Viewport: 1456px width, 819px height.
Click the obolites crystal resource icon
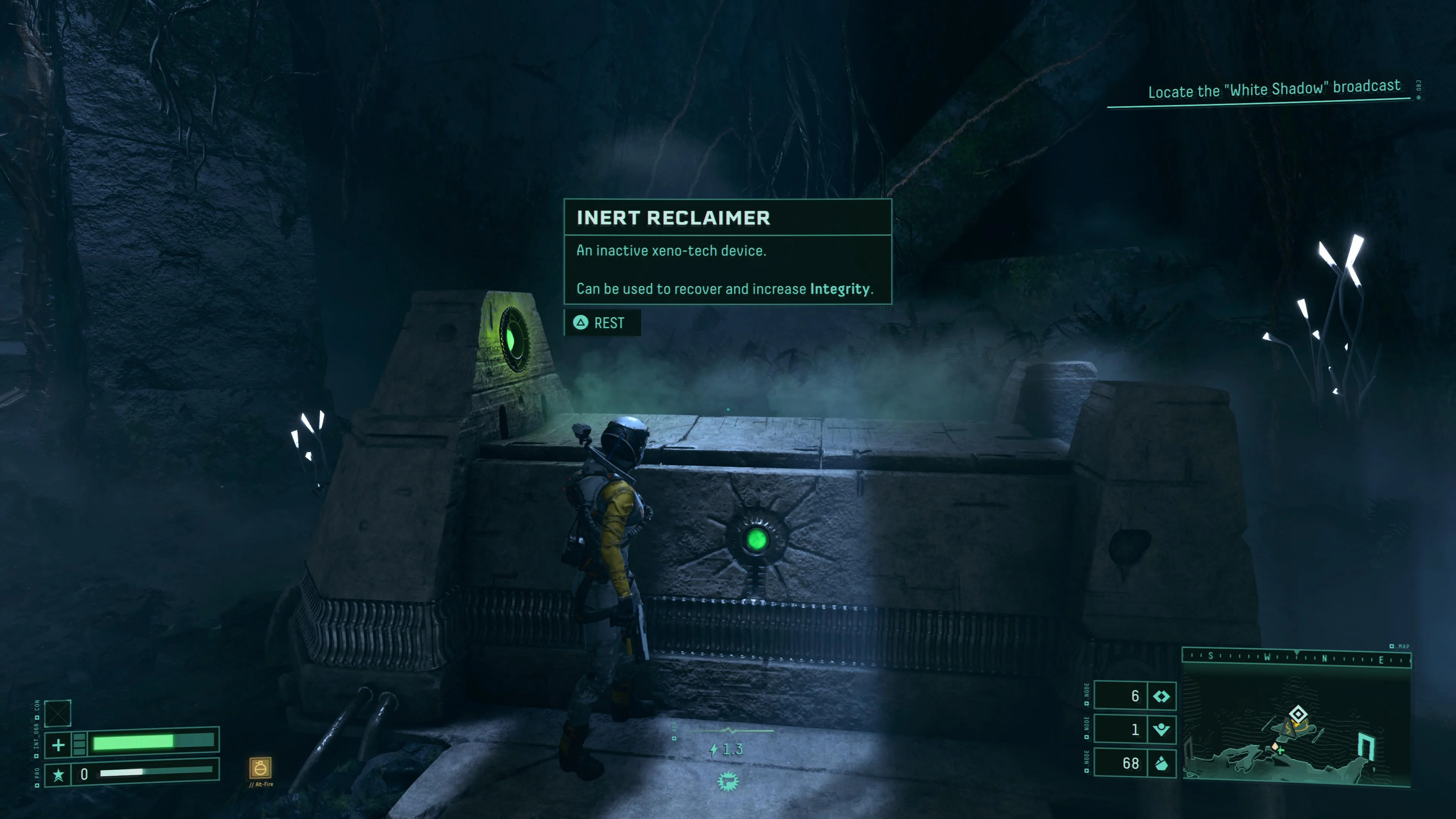click(x=1161, y=764)
